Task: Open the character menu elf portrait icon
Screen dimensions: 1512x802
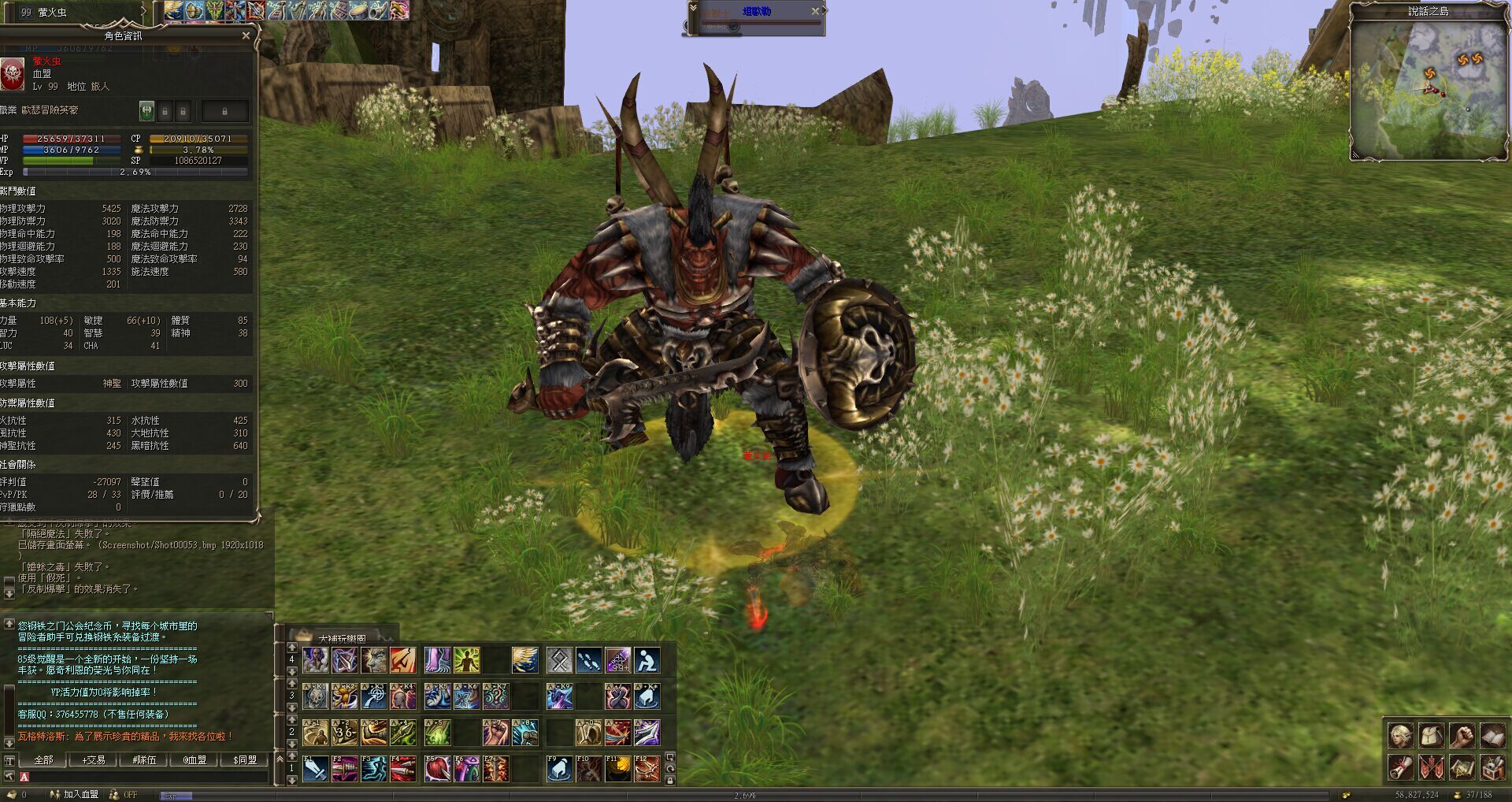Action: pos(1400,736)
